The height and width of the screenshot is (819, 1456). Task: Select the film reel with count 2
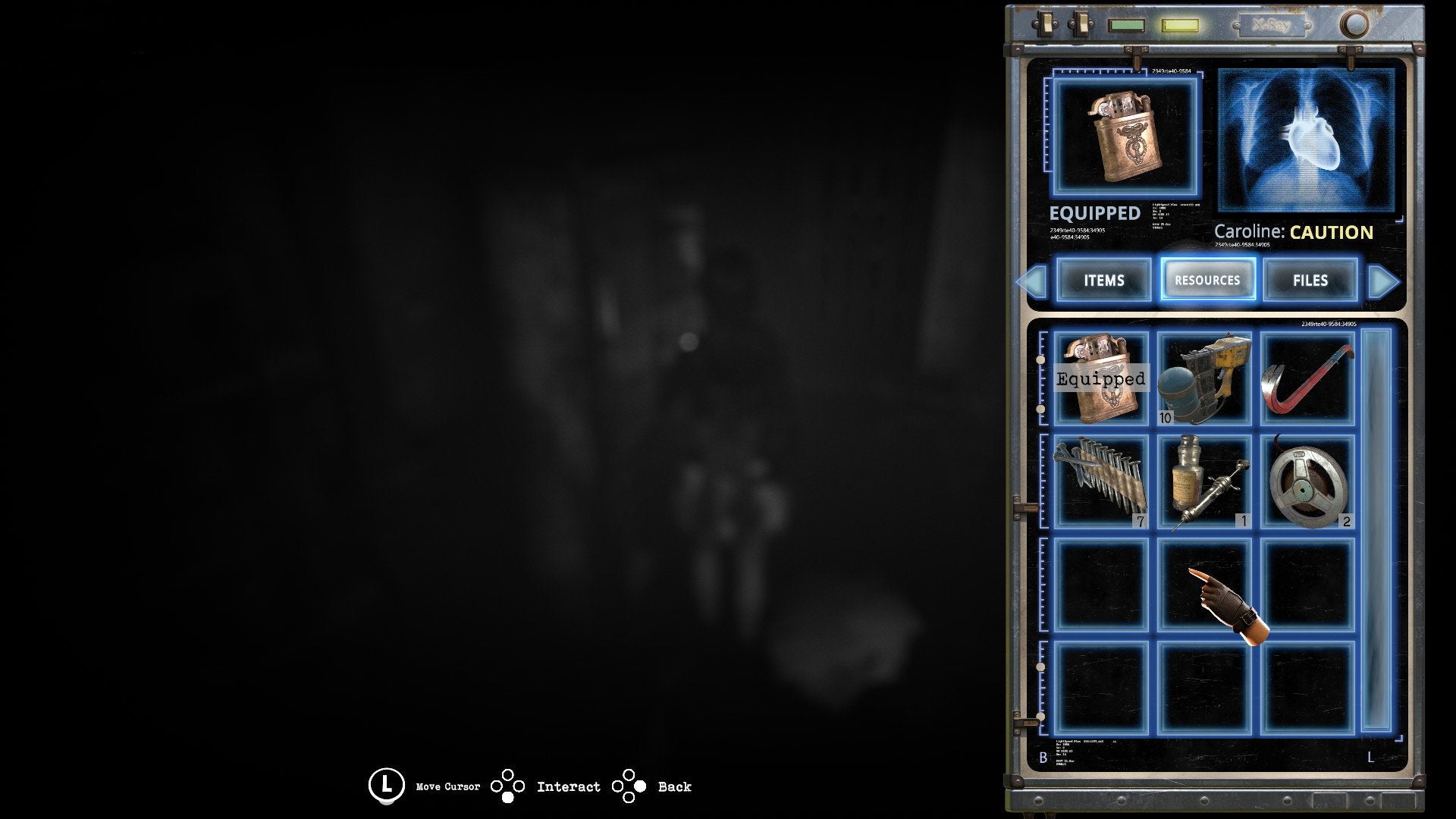coord(1309,482)
